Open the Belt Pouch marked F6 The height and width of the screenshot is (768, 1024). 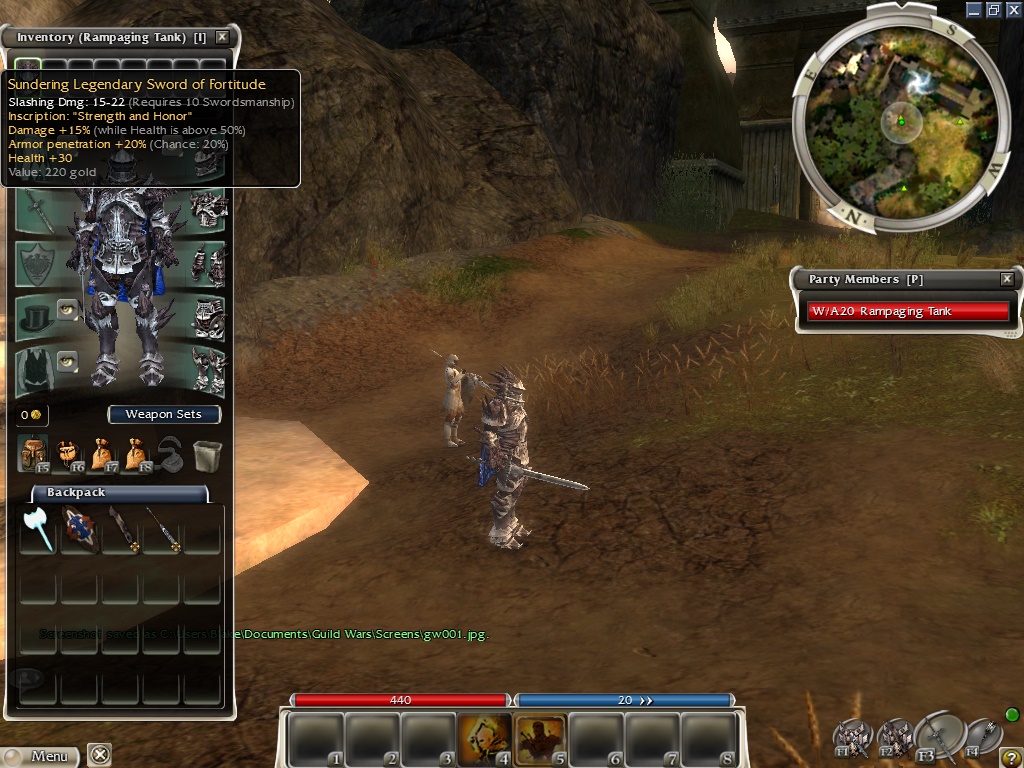coord(70,454)
